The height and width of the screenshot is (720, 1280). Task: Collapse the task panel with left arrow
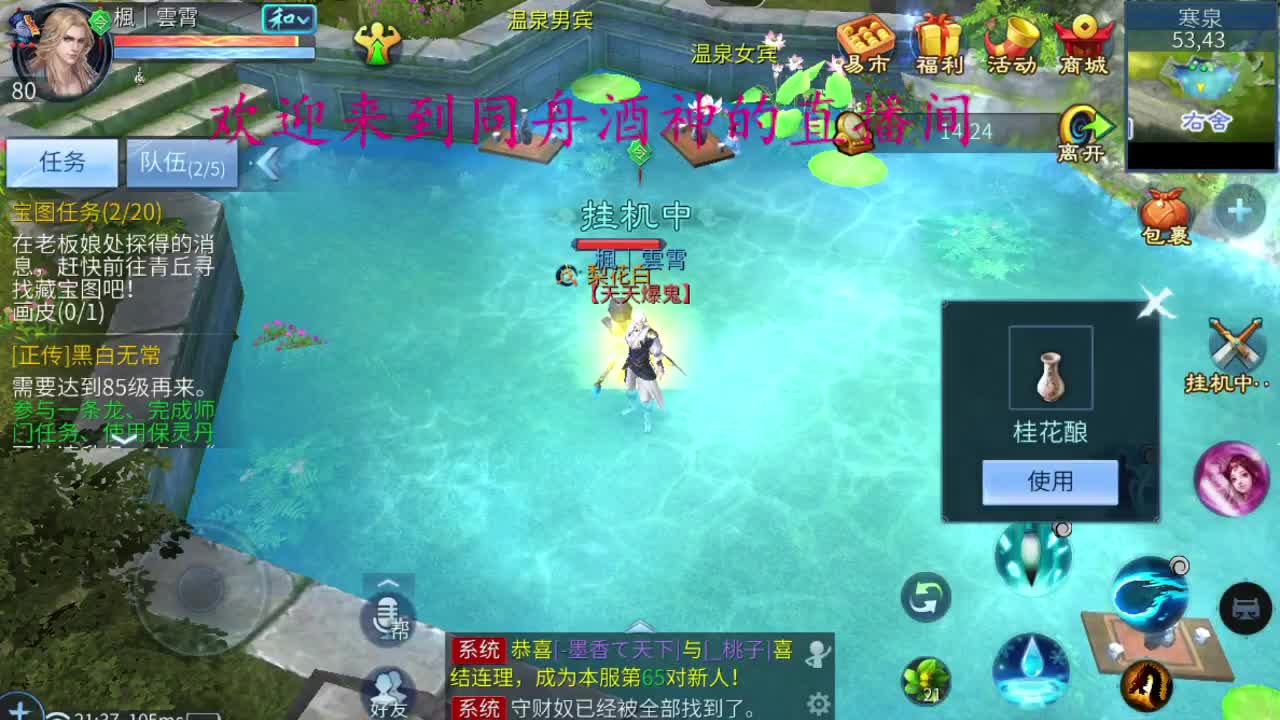coord(266,163)
